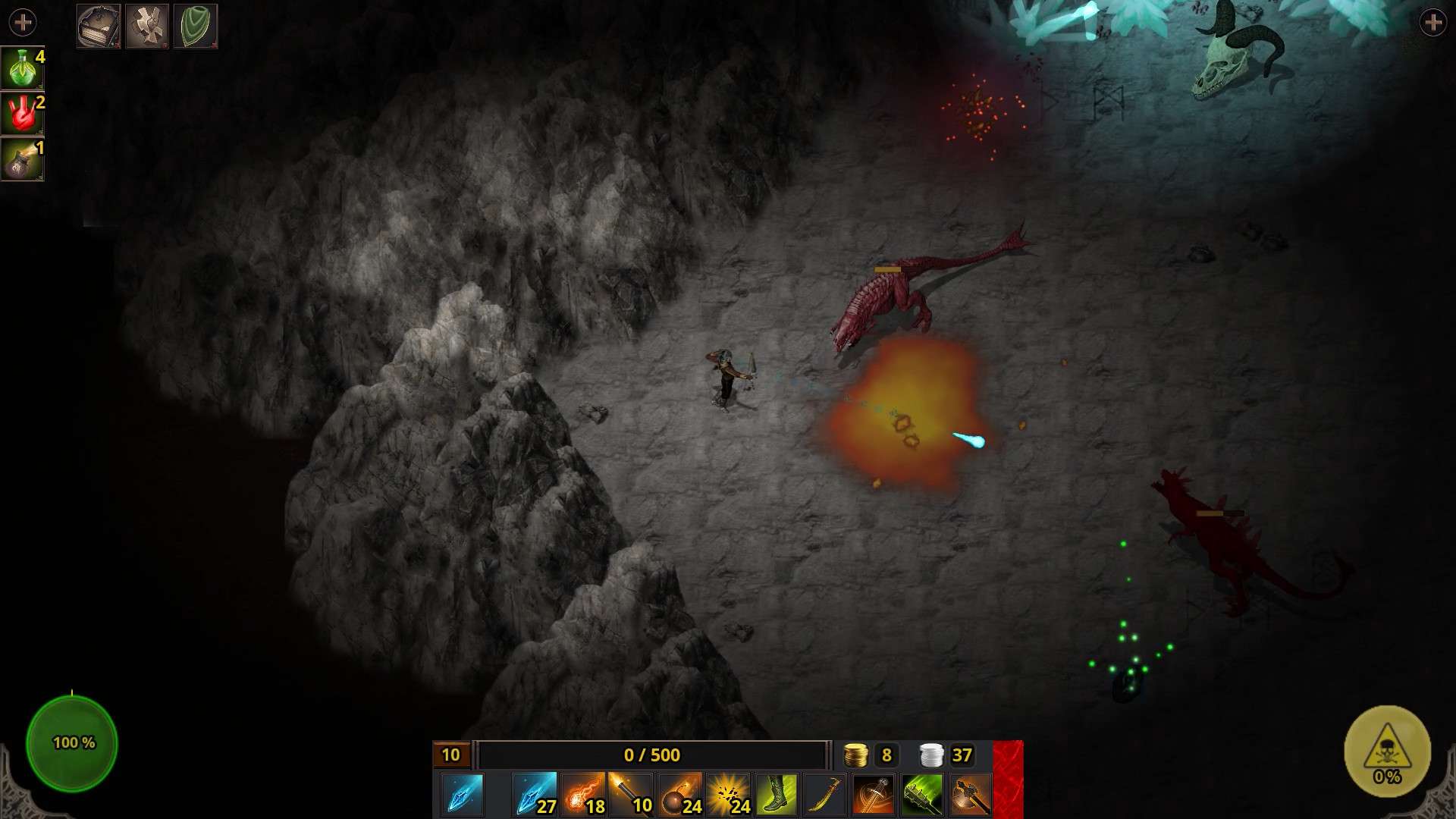Drink the red flask potion

(x=22, y=114)
